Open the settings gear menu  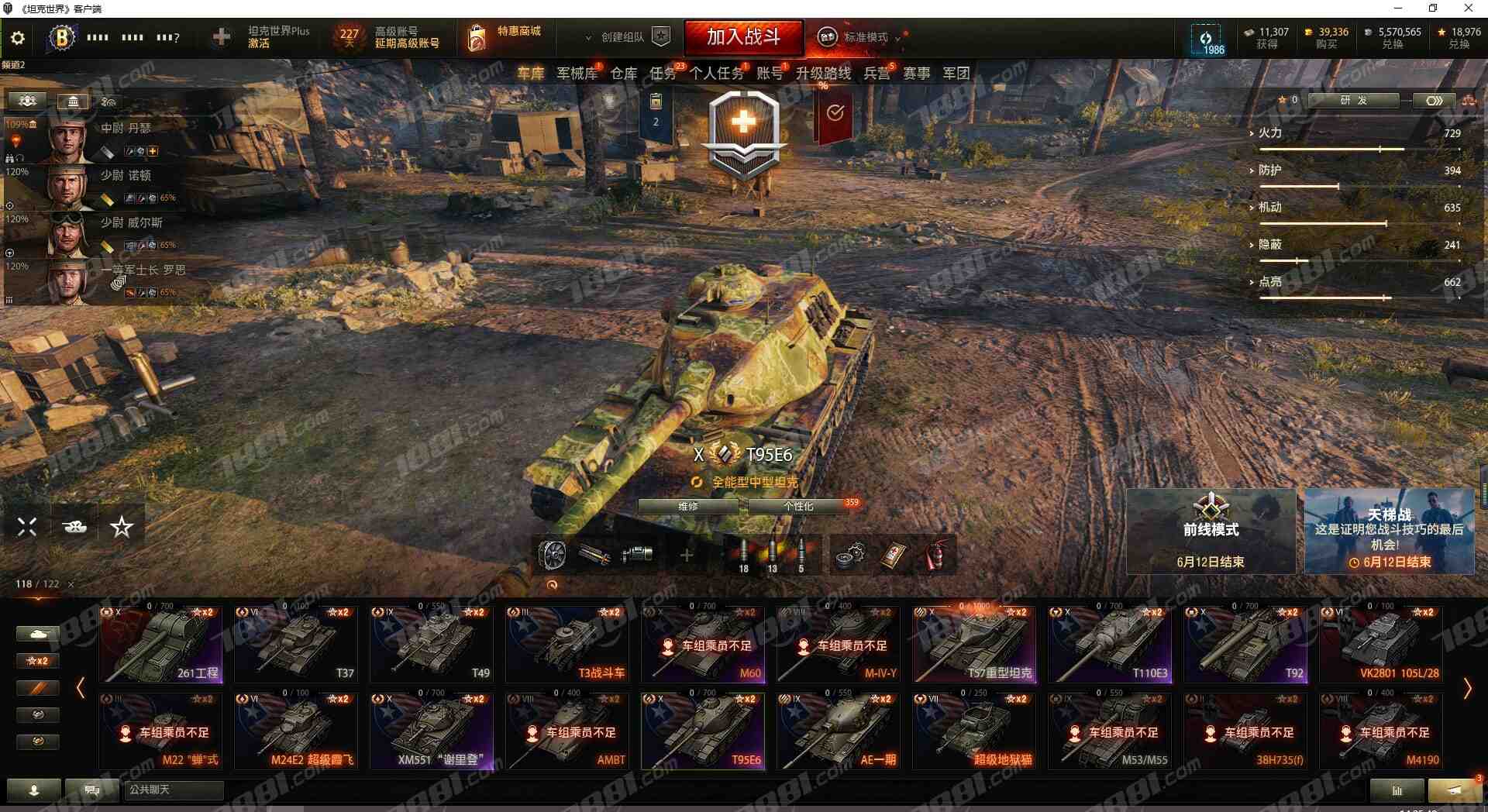(18, 38)
